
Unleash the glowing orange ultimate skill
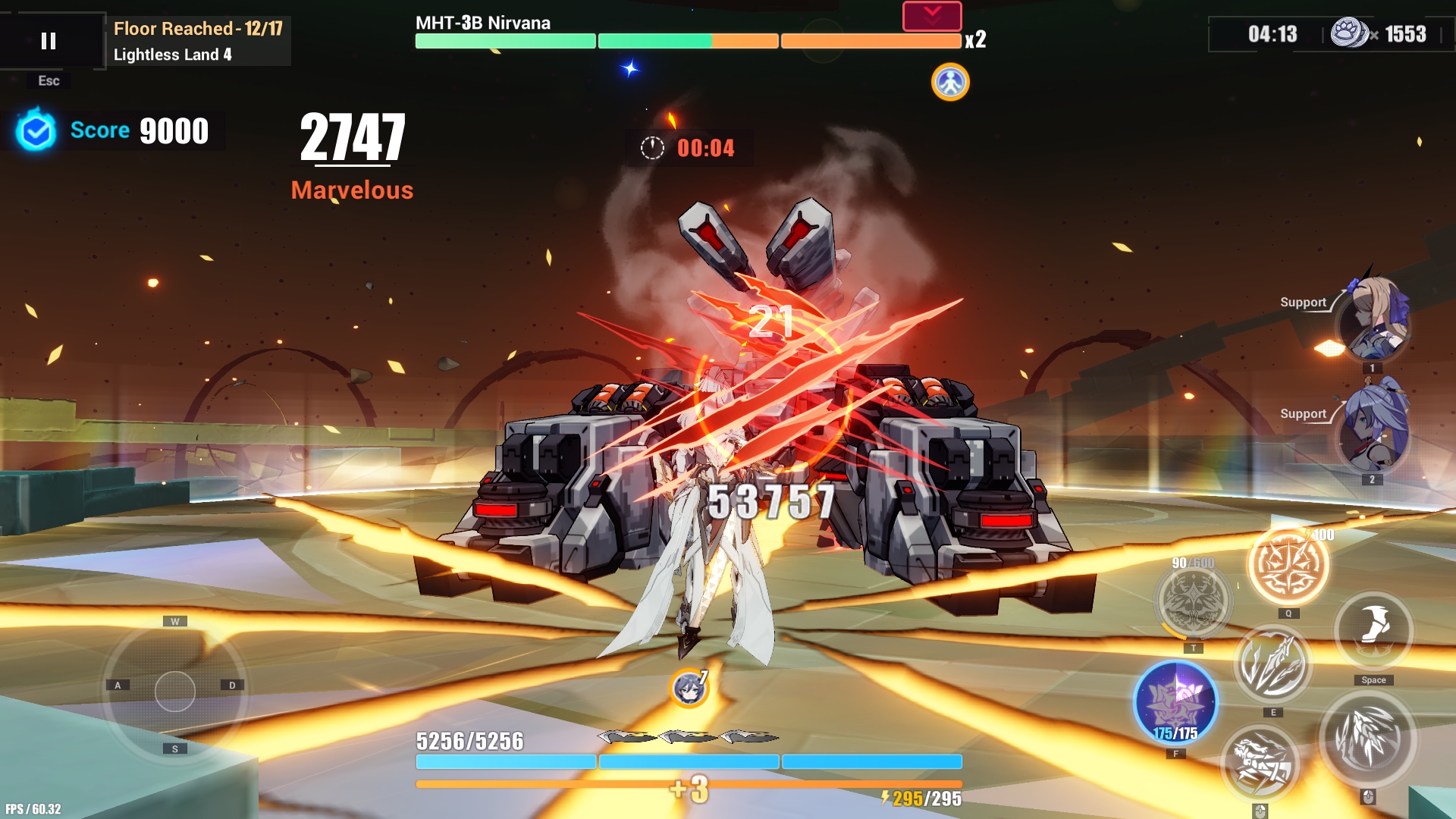[1288, 566]
